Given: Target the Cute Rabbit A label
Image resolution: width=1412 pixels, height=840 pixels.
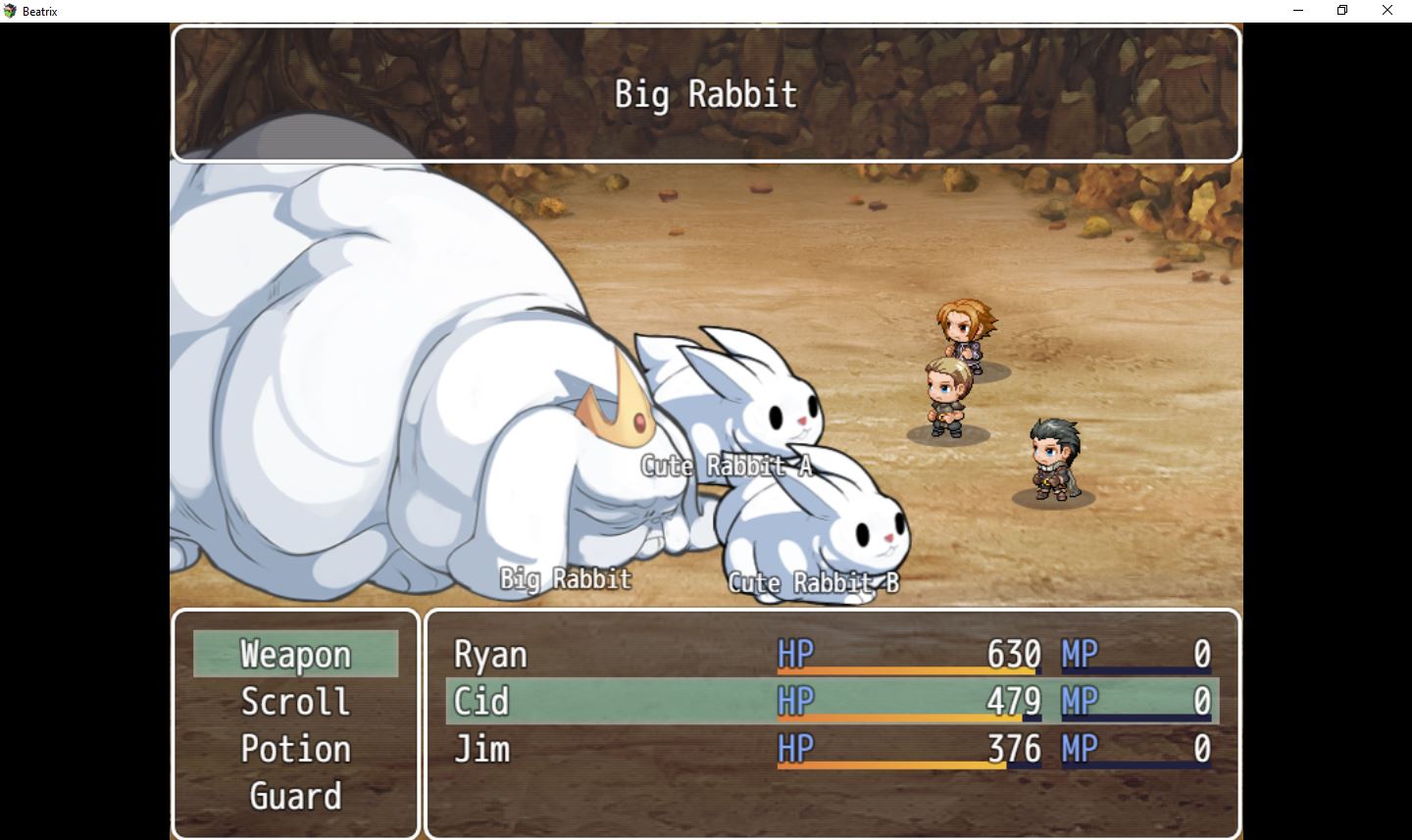Looking at the screenshot, I should click(727, 466).
